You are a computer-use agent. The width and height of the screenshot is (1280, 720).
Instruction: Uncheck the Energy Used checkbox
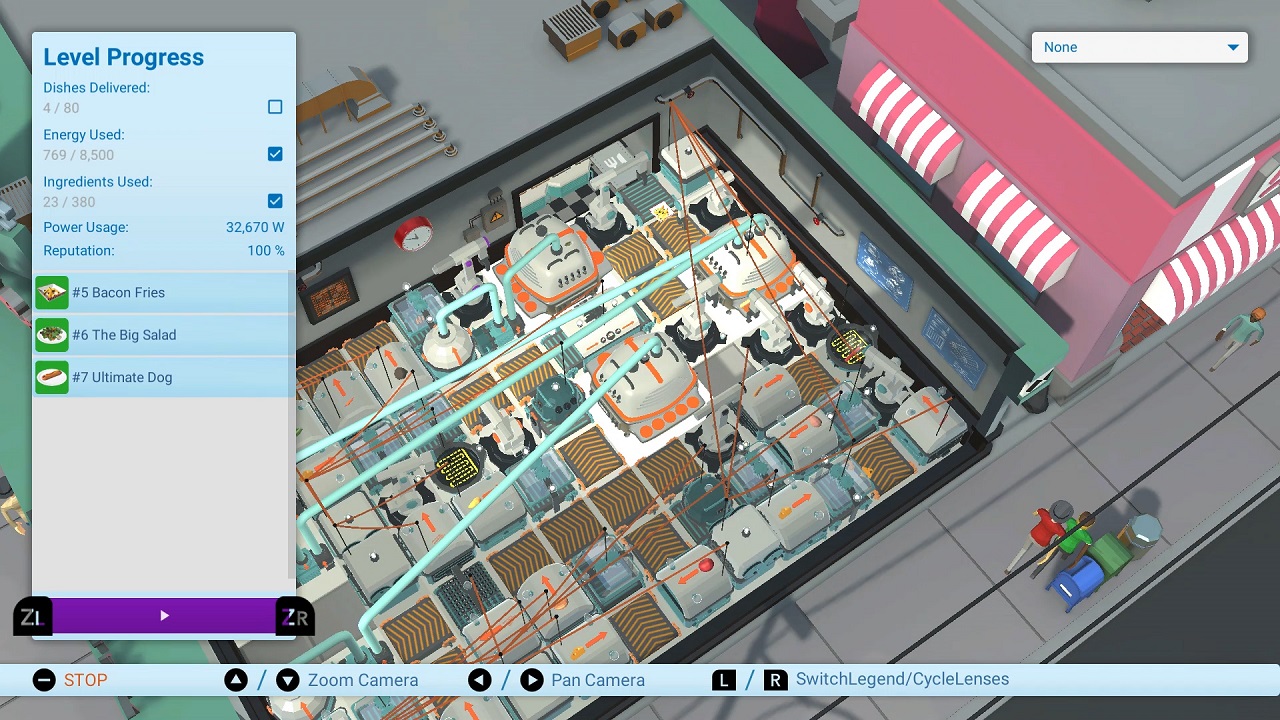point(275,154)
